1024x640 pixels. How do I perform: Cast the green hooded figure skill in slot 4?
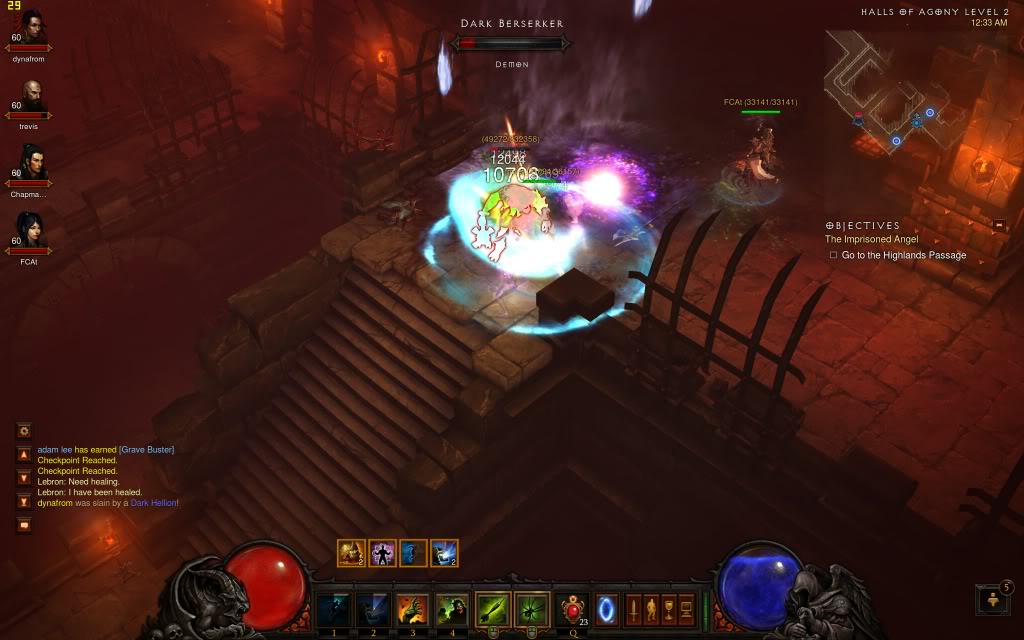coord(451,607)
